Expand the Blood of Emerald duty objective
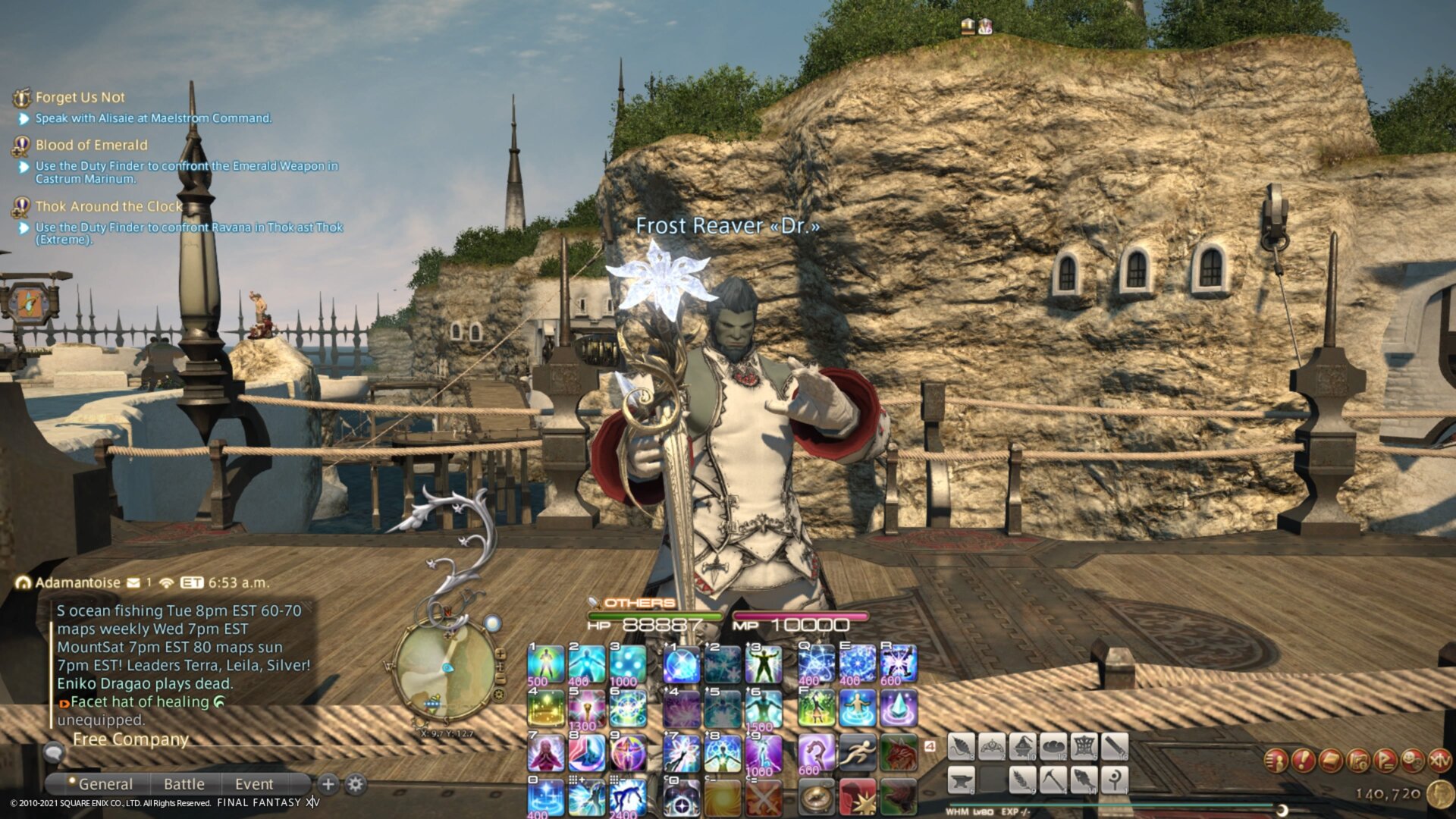The height and width of the screenshot is (819, 1456). pyautogui.click(x=91, y=145)
